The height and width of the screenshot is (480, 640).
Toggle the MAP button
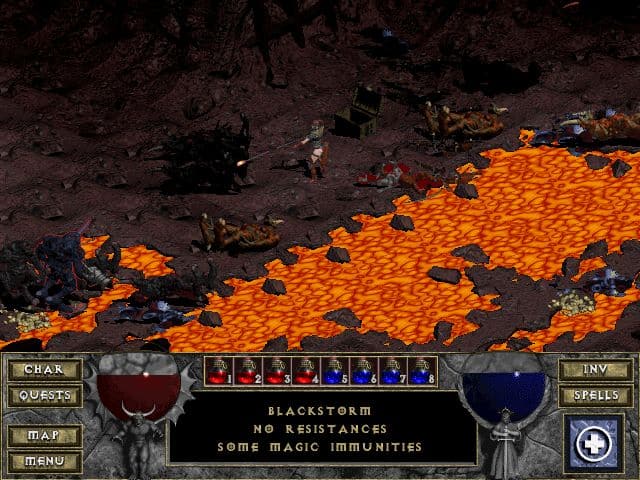(x=45, y=436)
